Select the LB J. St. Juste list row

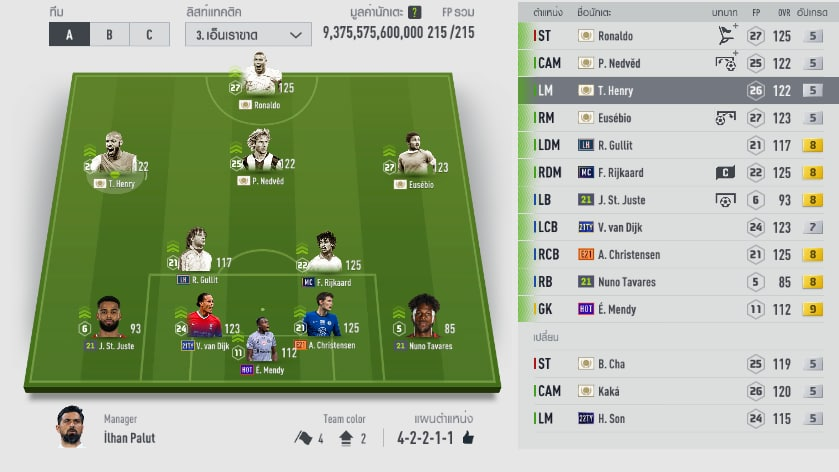click(678, 200)
